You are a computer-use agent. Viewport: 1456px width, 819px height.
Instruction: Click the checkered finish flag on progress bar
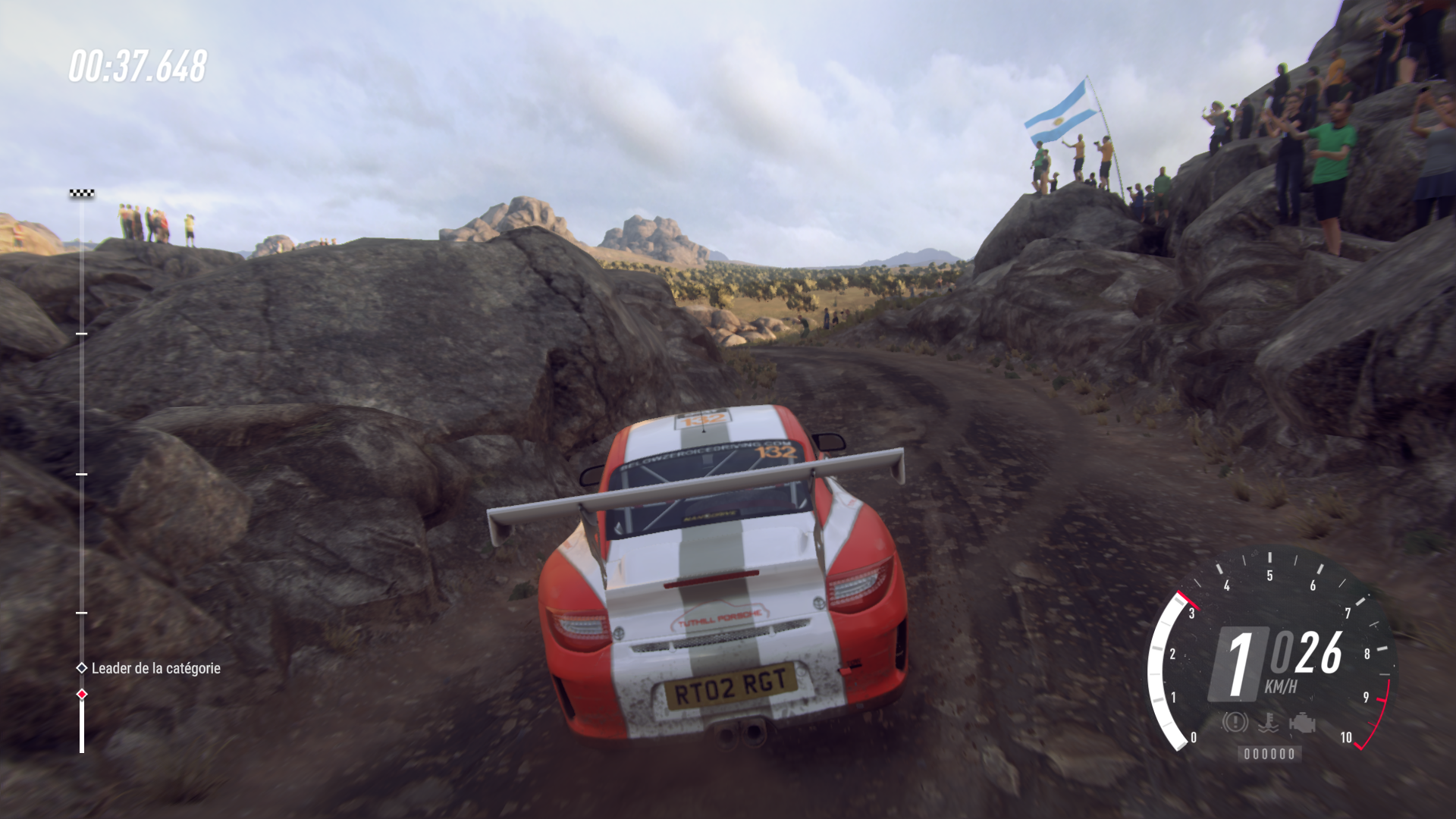click(x=81, y=194)
